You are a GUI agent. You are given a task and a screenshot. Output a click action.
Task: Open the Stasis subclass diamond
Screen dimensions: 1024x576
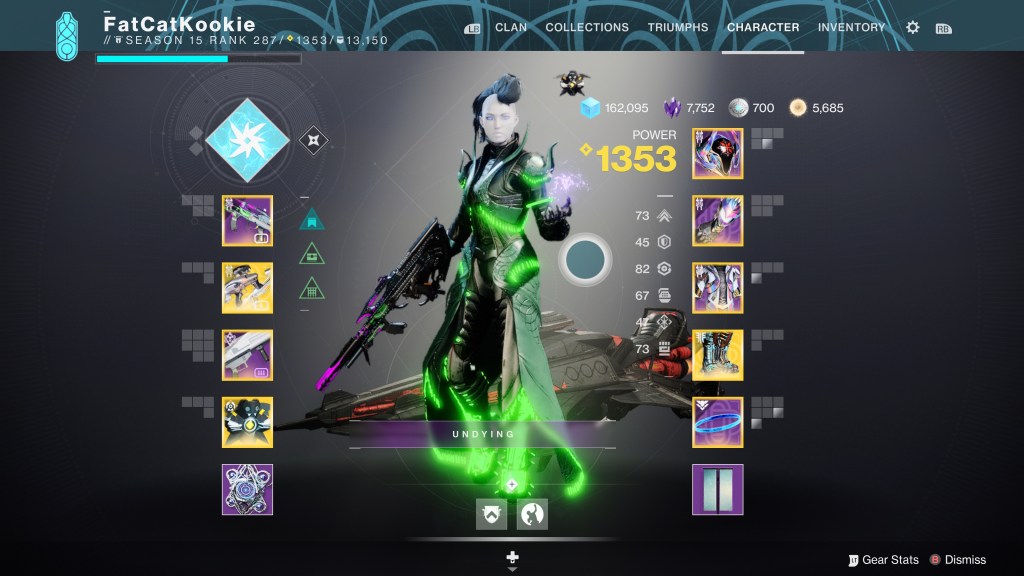246,139
